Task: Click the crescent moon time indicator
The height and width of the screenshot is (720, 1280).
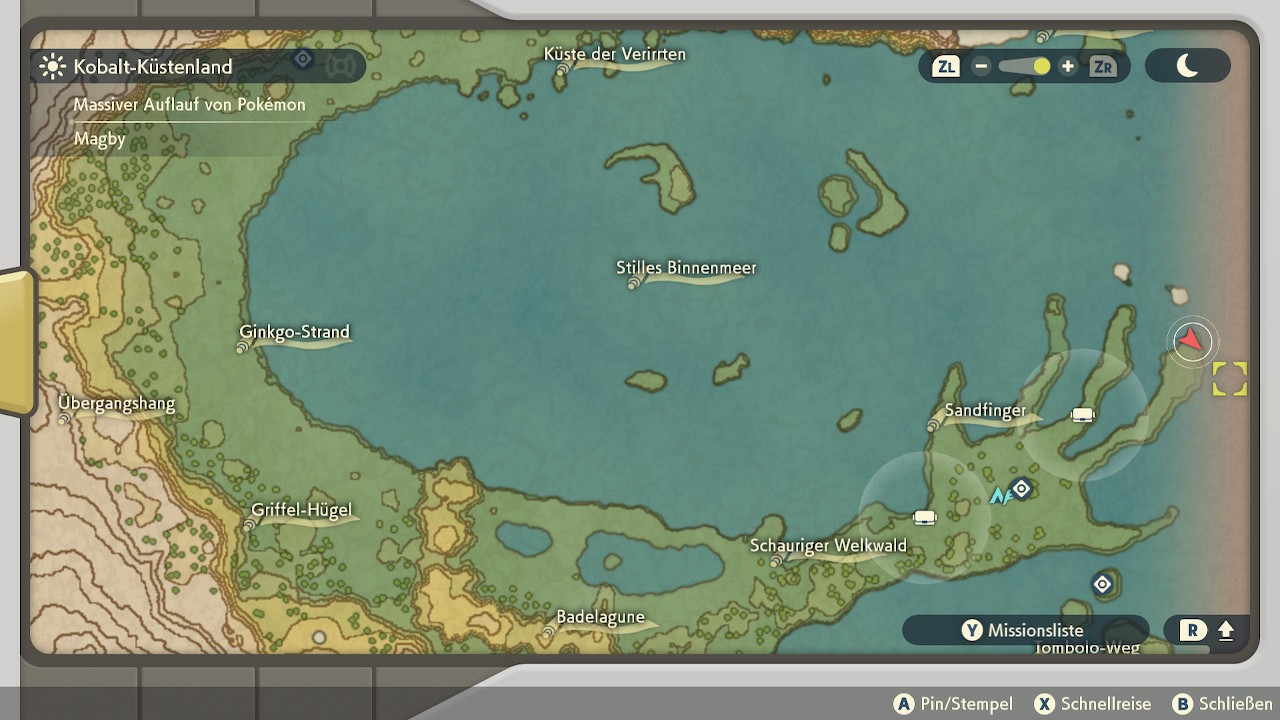Action: pos(1187,66)
